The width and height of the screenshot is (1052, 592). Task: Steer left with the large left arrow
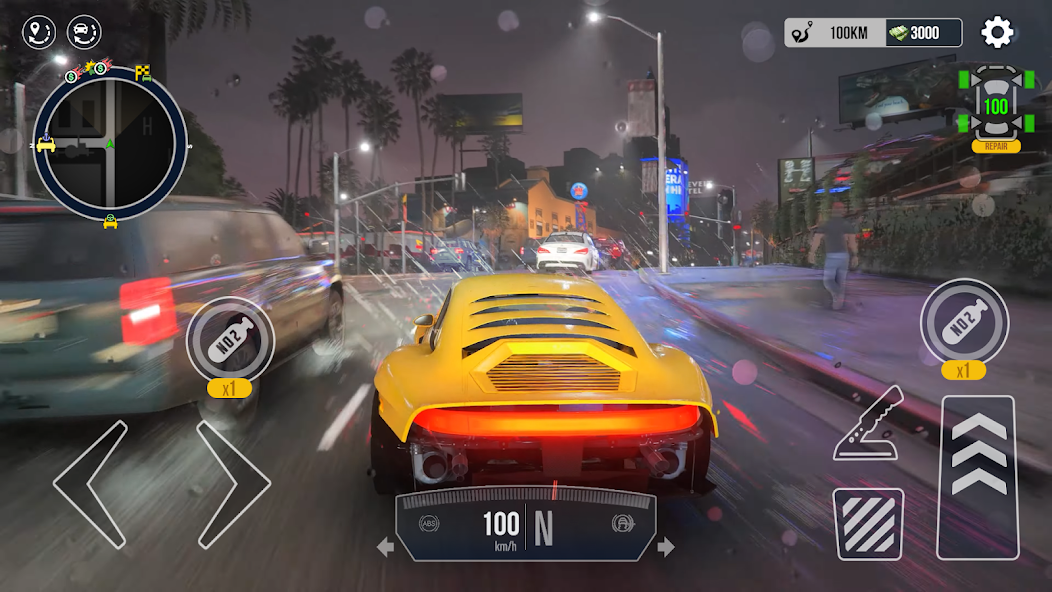tap(91, 484)
